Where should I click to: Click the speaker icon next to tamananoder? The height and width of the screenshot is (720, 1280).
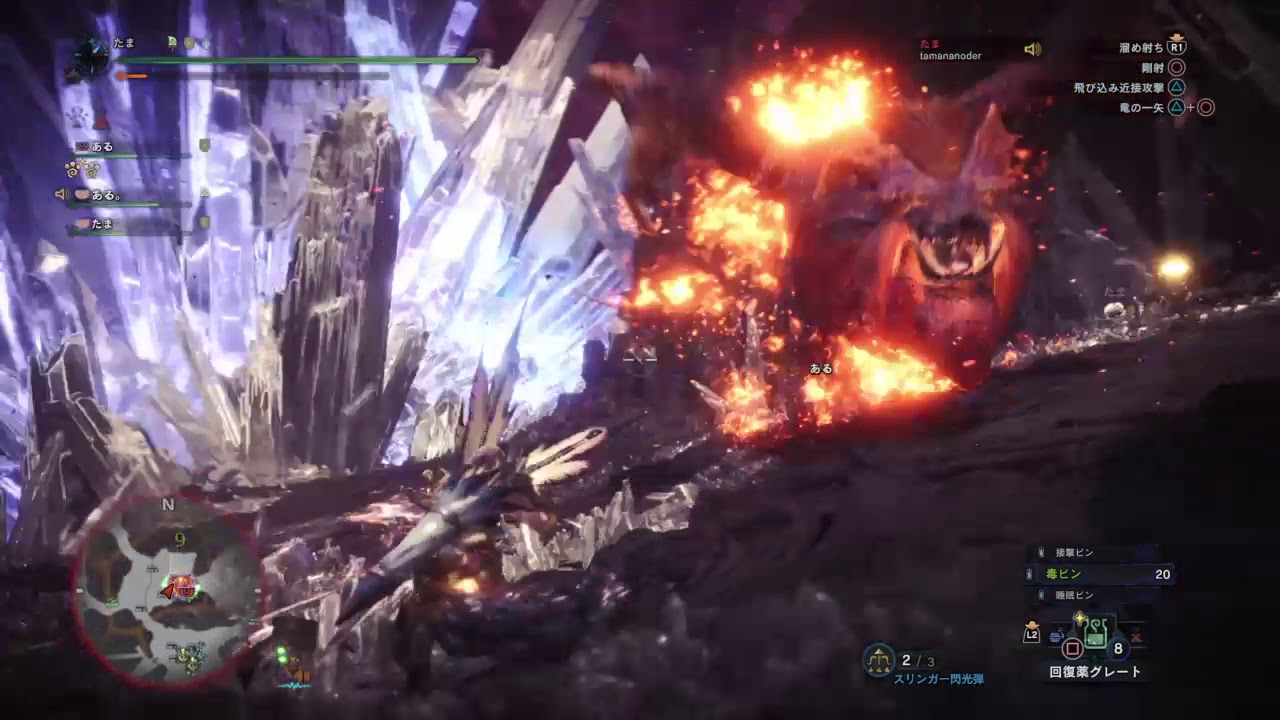click(1032, 49)
